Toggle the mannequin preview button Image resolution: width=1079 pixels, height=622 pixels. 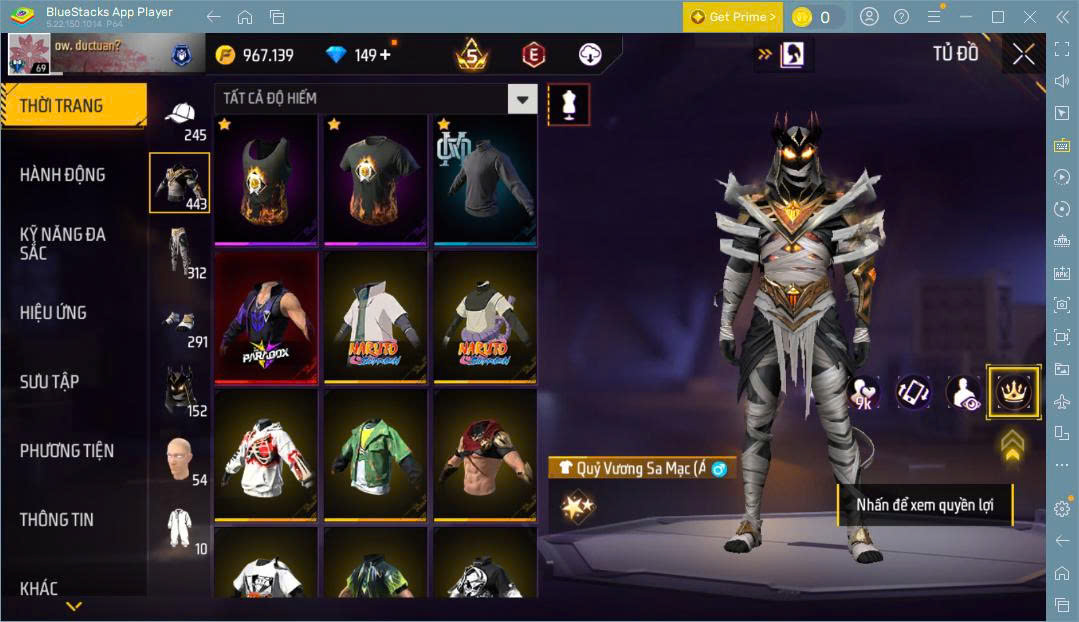click(x=568, y=104)
